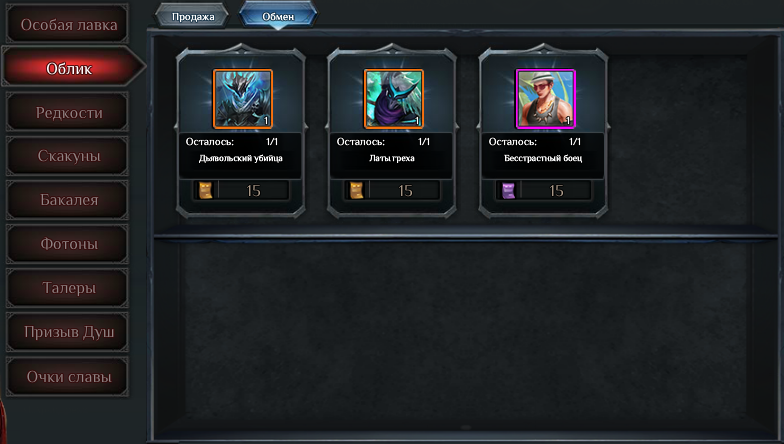Open the Особая лавка shop category
Viewport: 784px width, 444px height.
68,24
